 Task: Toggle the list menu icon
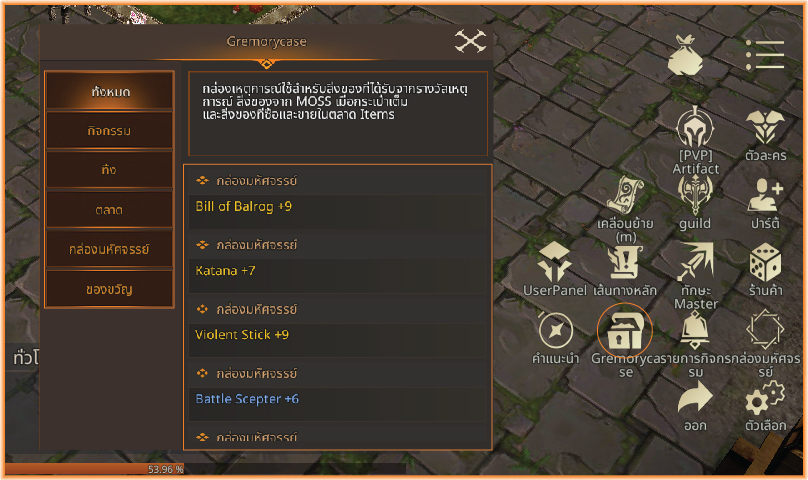coord(765,55)
